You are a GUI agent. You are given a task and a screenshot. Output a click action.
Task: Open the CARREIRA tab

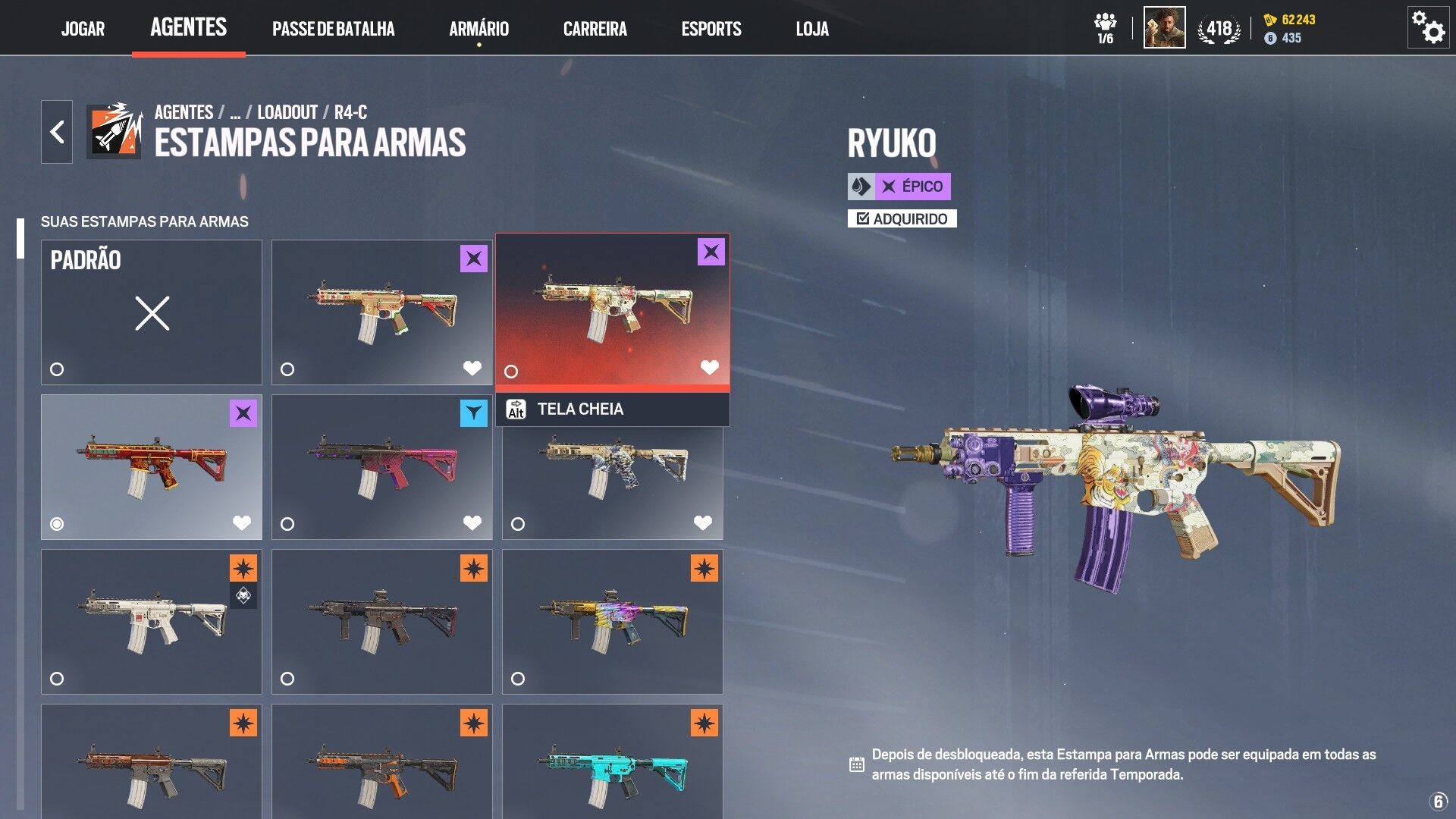tap(595, 29)
